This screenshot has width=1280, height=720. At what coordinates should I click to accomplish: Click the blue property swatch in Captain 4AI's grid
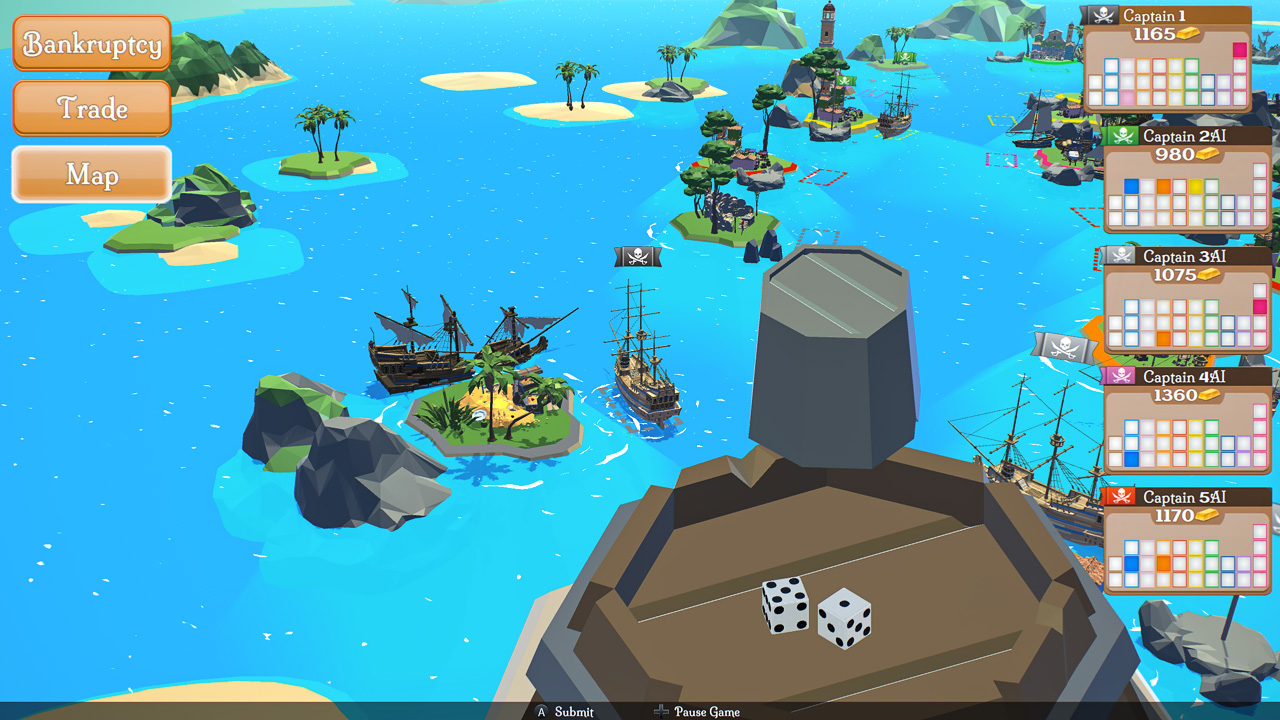pos(1131,457)
